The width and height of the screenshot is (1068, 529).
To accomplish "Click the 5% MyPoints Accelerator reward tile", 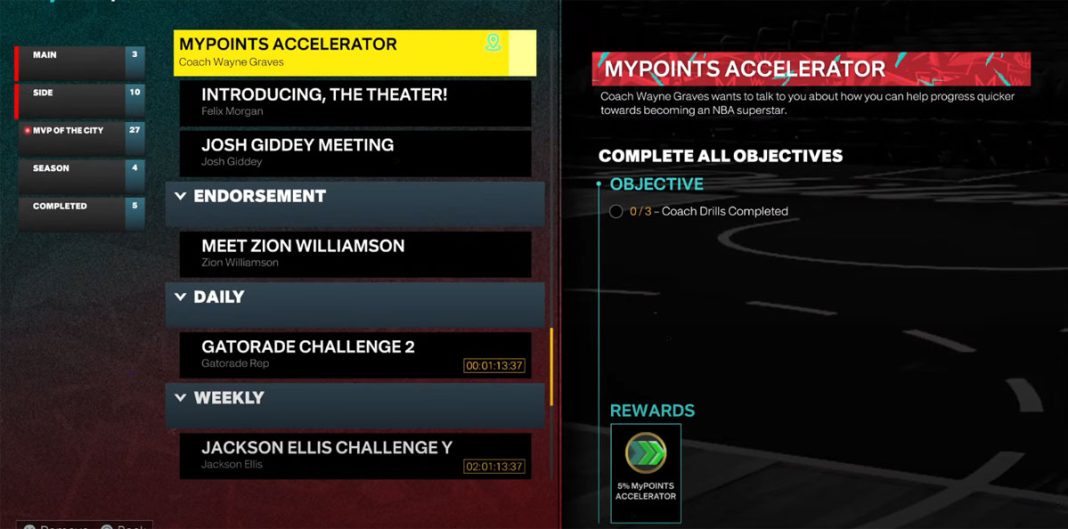I will [645, 471].
